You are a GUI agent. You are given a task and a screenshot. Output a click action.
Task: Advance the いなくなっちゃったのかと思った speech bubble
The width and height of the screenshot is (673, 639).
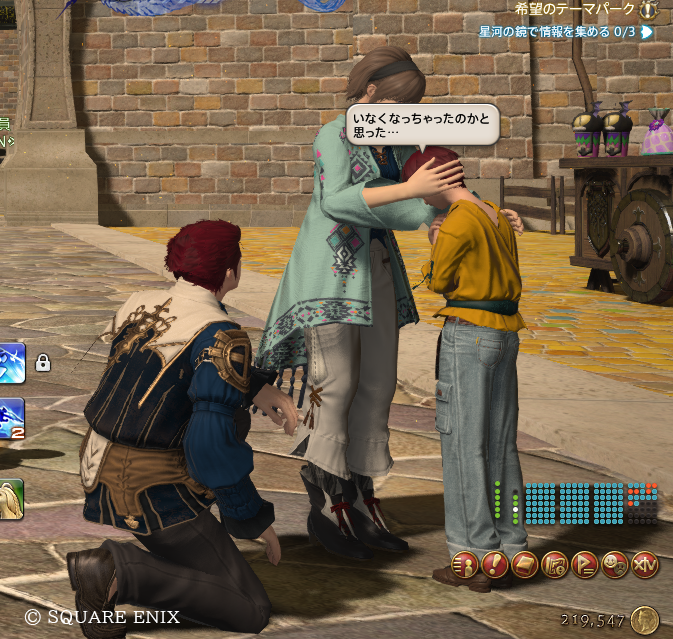tap(421, 125)
